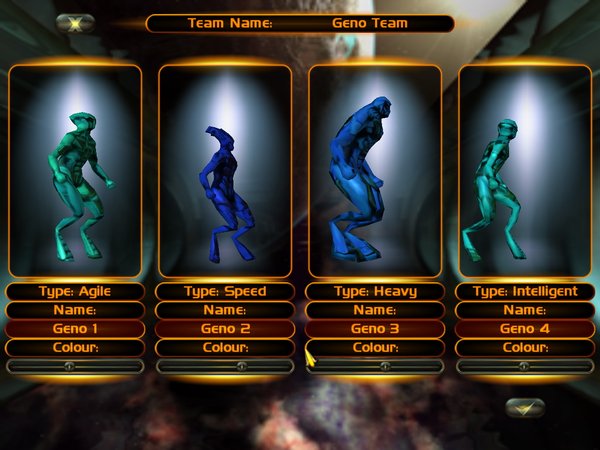Change the Type: Agile setting
This screenshot has width=600, height=450.
[75, 291]
